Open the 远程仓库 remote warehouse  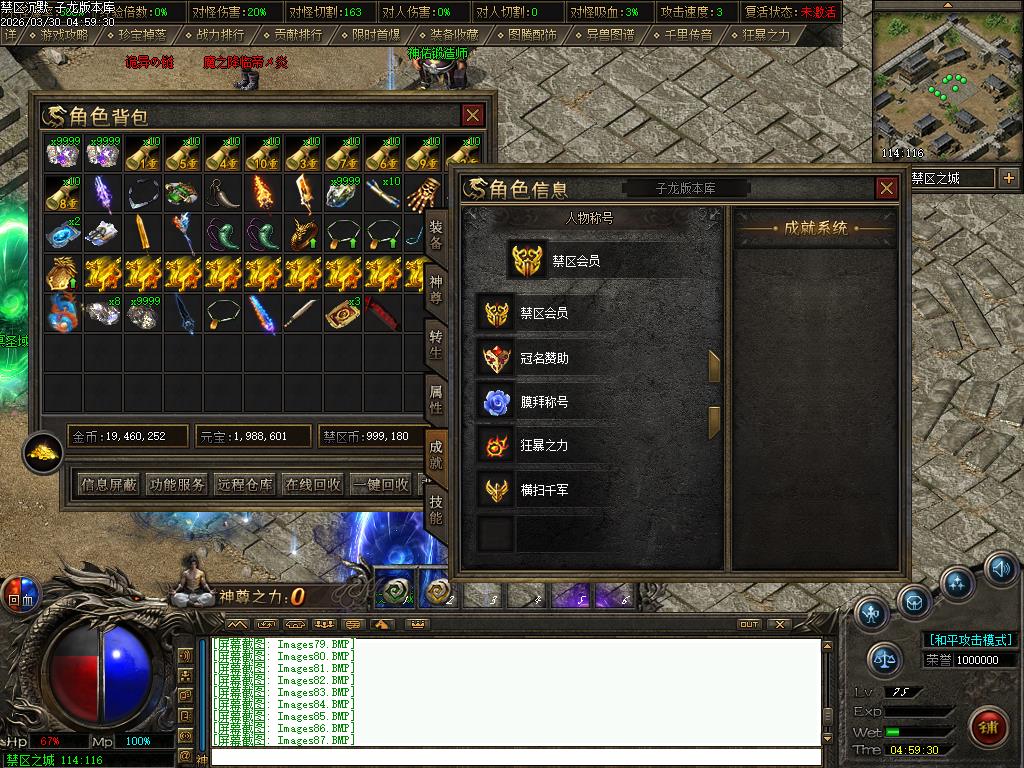[x=245, y=484]
